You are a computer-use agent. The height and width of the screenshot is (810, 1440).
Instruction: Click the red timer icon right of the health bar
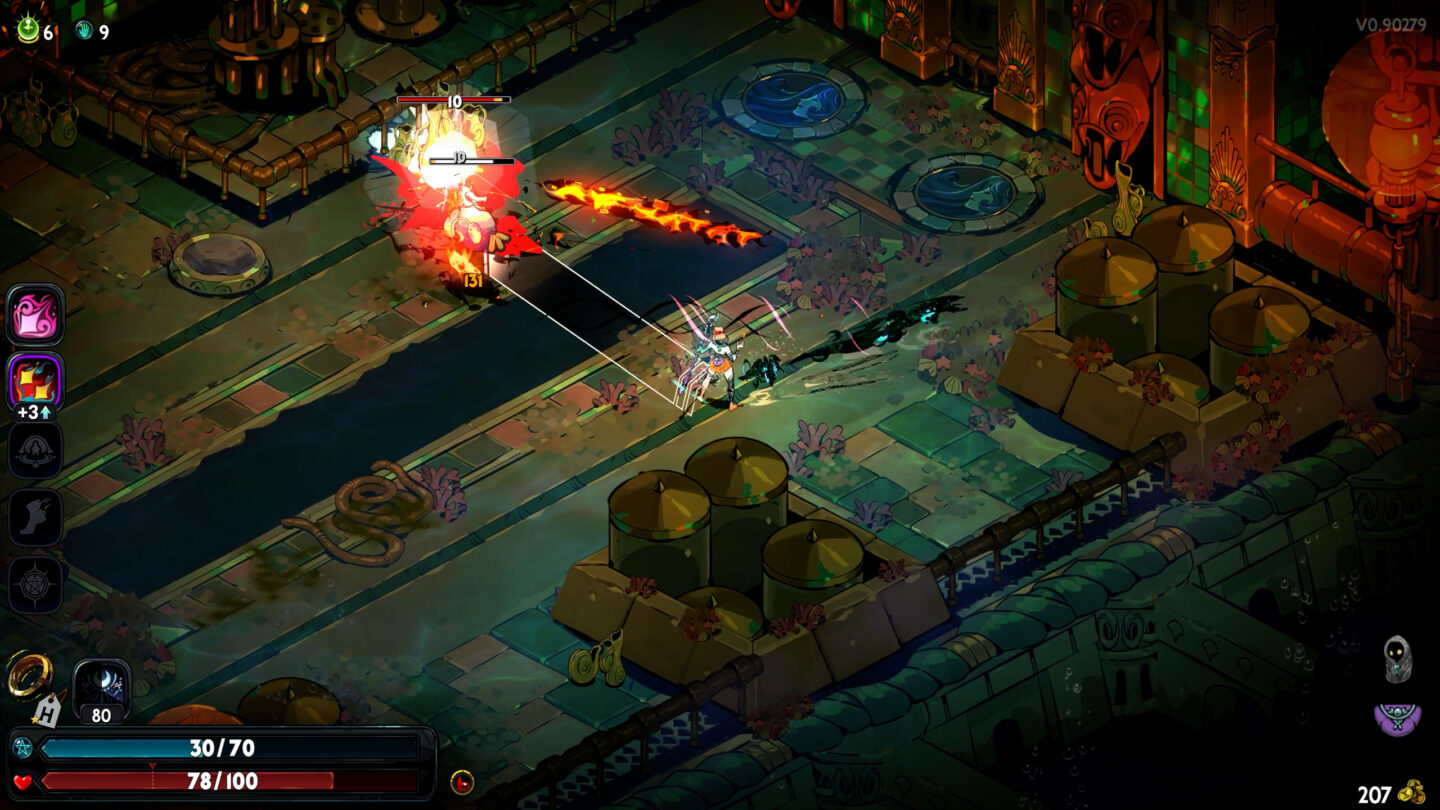pos(461,781)
